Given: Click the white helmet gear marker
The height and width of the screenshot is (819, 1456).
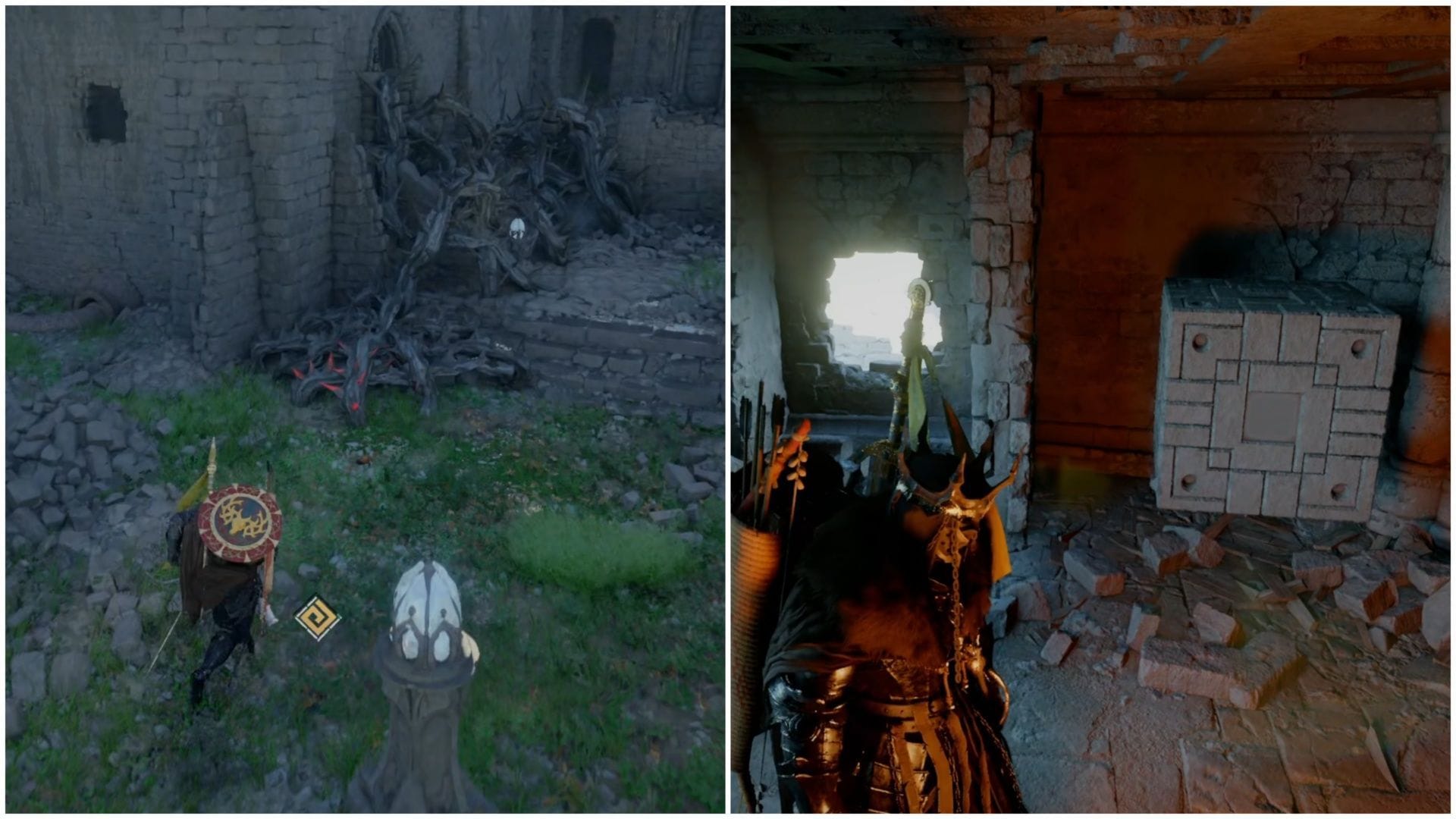Looking at the screenshot, I should coord(516,228).
